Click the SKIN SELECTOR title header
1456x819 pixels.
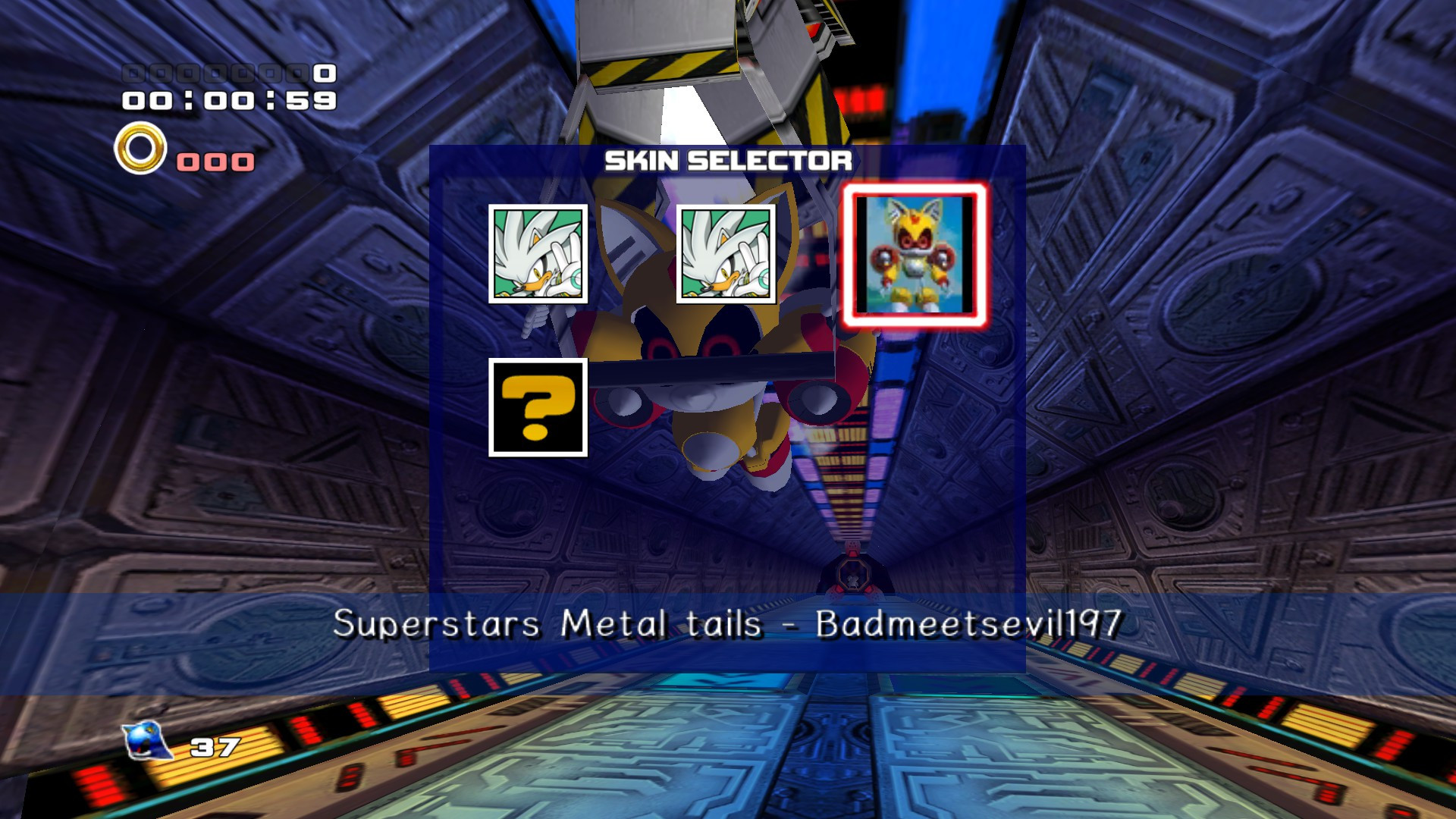click(730, 159)
